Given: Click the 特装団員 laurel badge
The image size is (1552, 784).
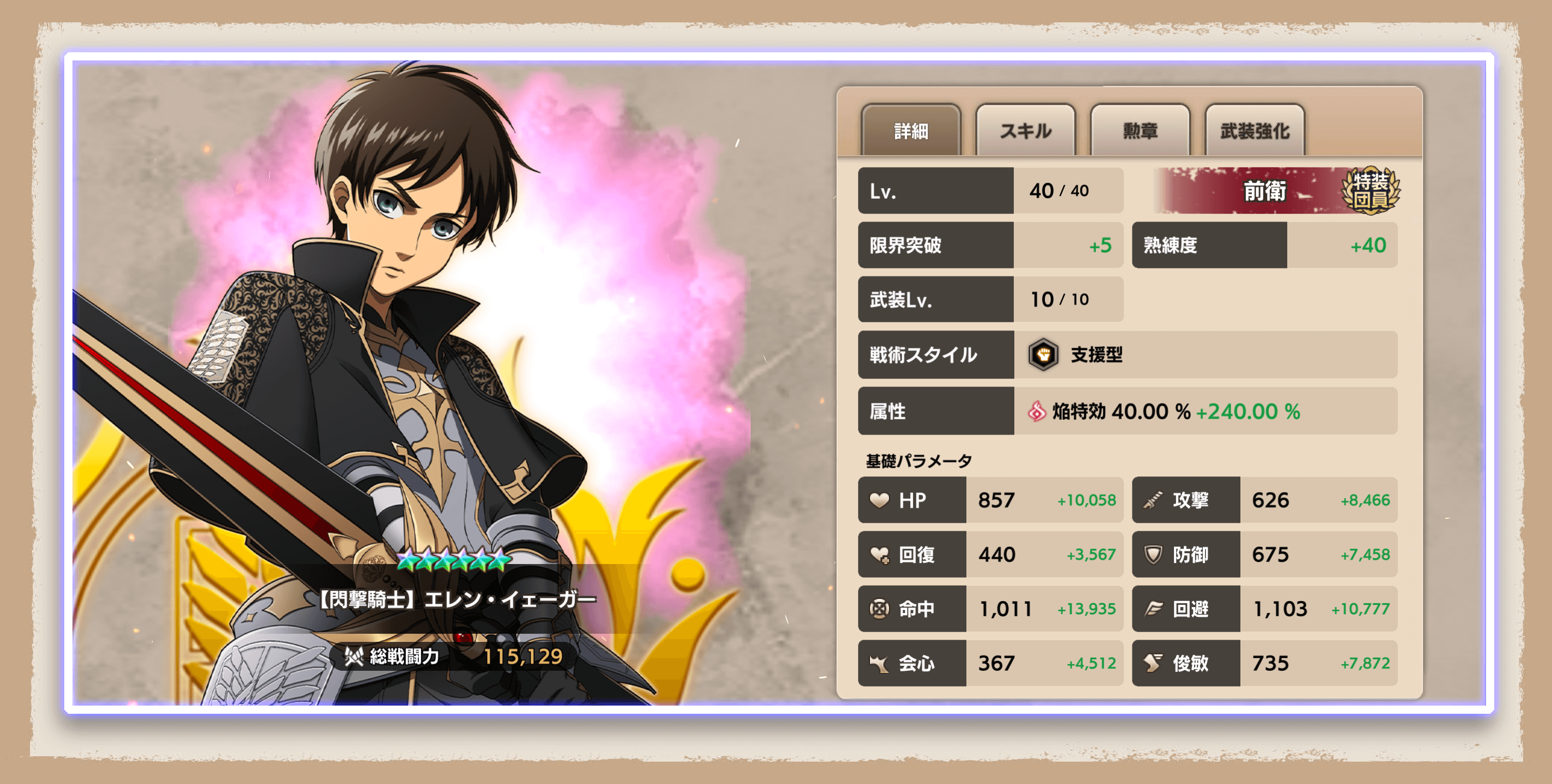Looking at the screenshot, I should coord(1370,190).
